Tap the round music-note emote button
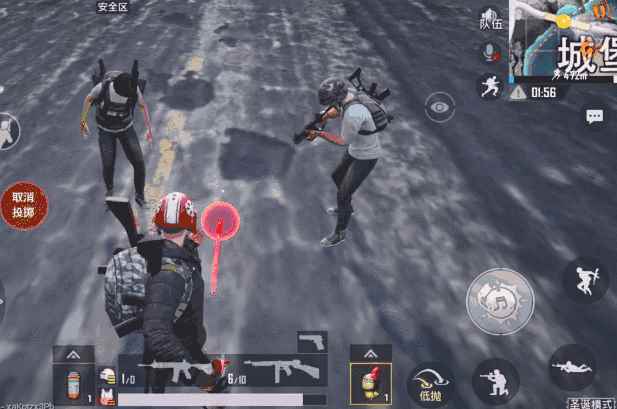The height and width of the screenshot is (409, 617). tap(499, 301)
